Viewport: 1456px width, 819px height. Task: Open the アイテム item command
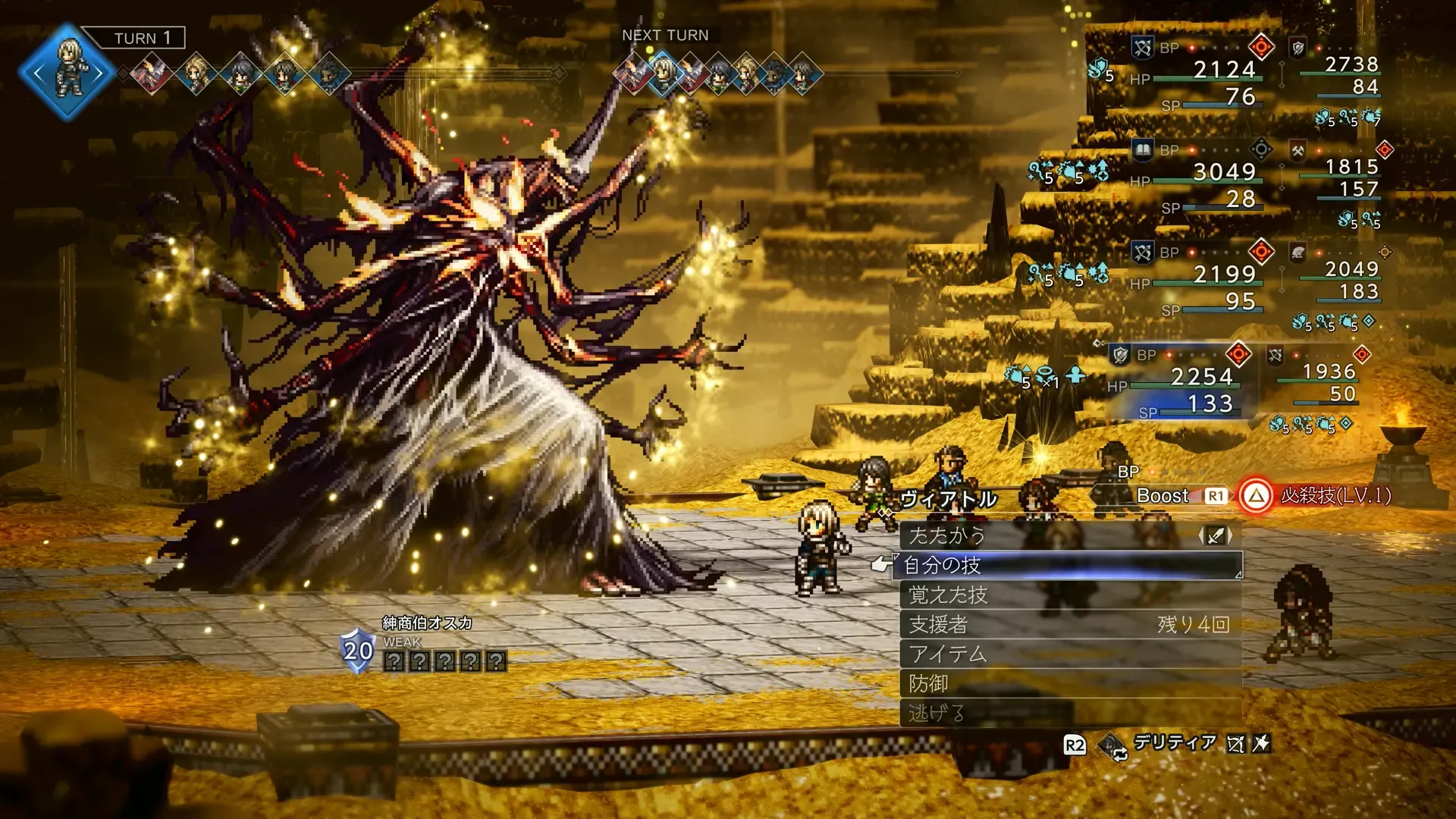1069,654
